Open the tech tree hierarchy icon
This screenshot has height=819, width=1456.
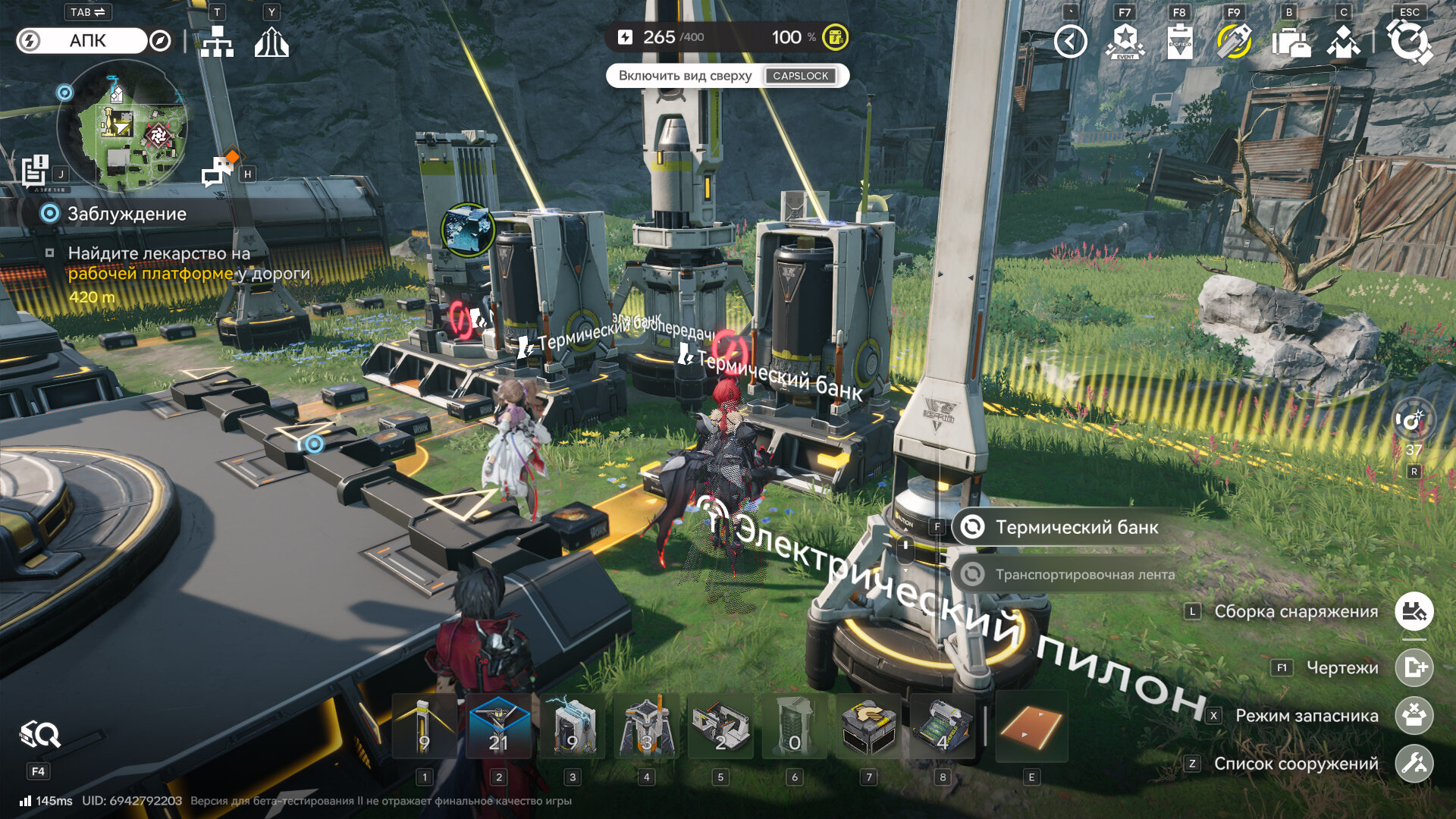[x=217, y=42]
